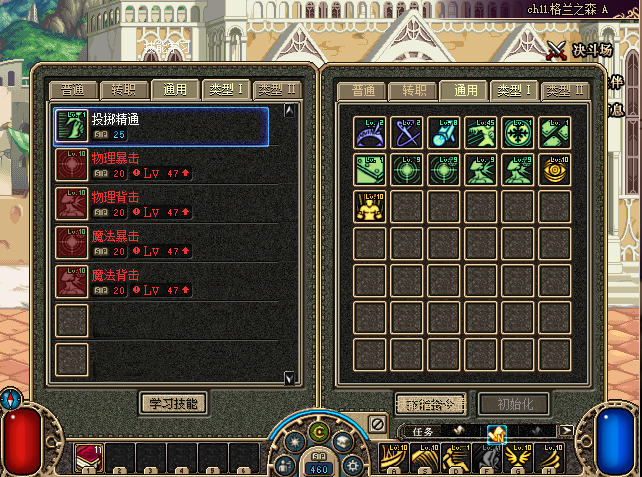Select 类型 II tab in right panel

[x=566, y=90]
